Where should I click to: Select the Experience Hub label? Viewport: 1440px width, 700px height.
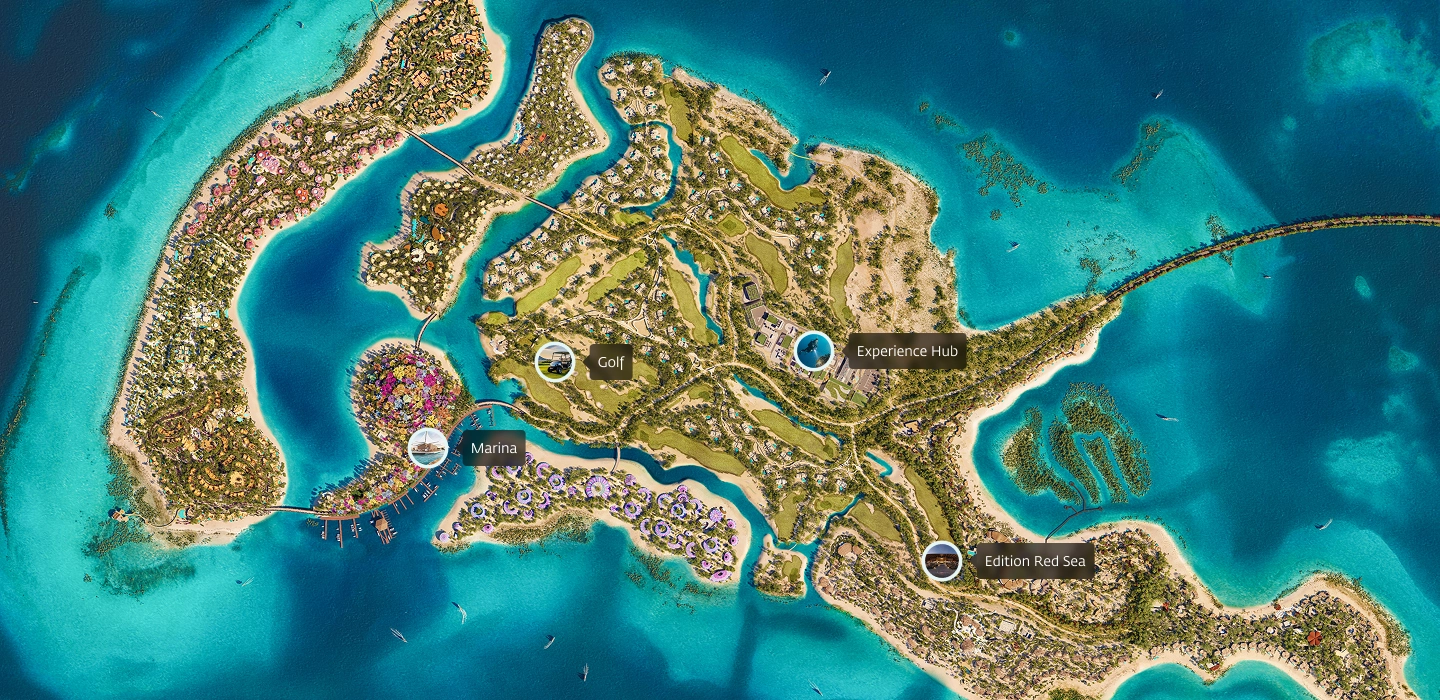coord(906,351)
